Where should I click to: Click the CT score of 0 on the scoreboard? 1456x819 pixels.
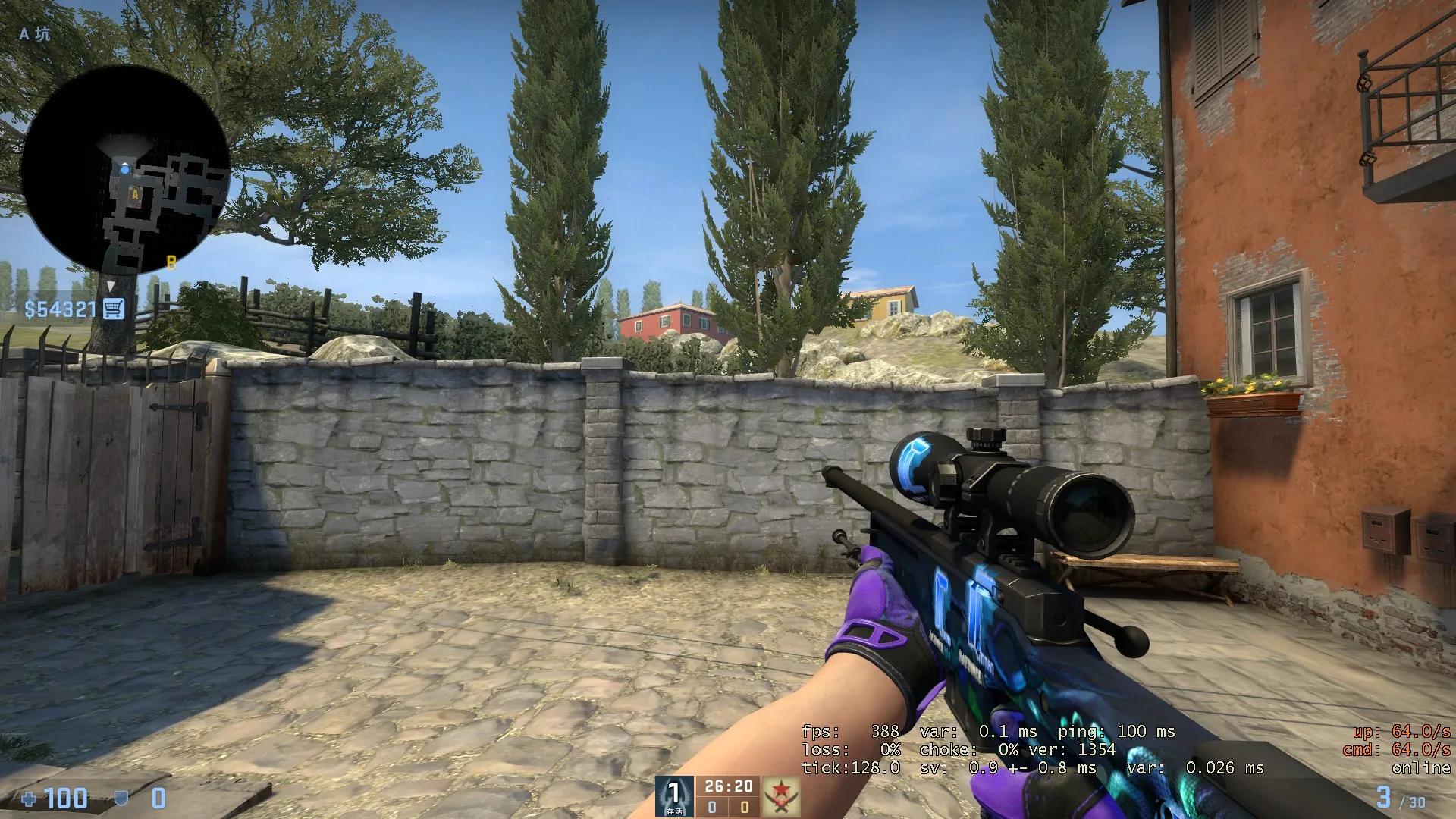point(711,808)
